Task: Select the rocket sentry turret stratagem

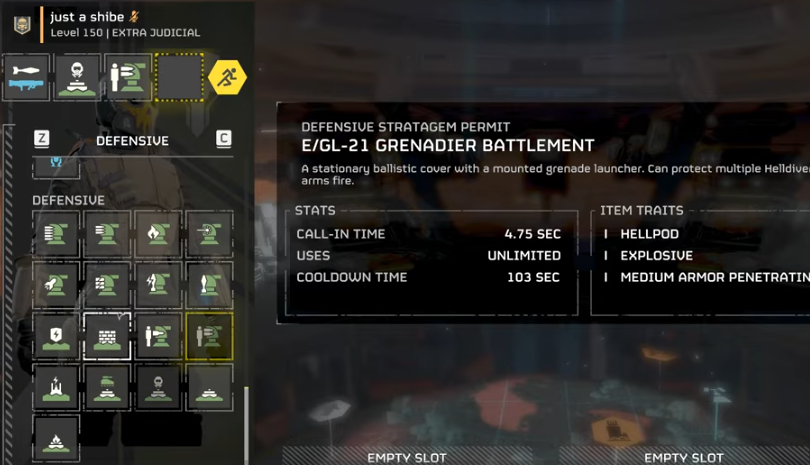Action: 56,285
